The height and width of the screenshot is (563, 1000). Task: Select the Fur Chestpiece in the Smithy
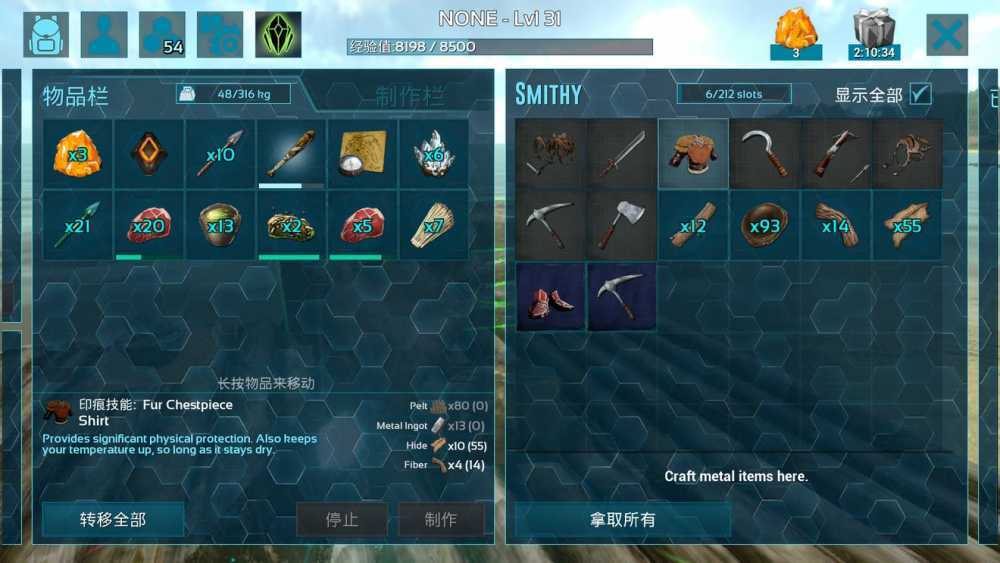(693, 154)
